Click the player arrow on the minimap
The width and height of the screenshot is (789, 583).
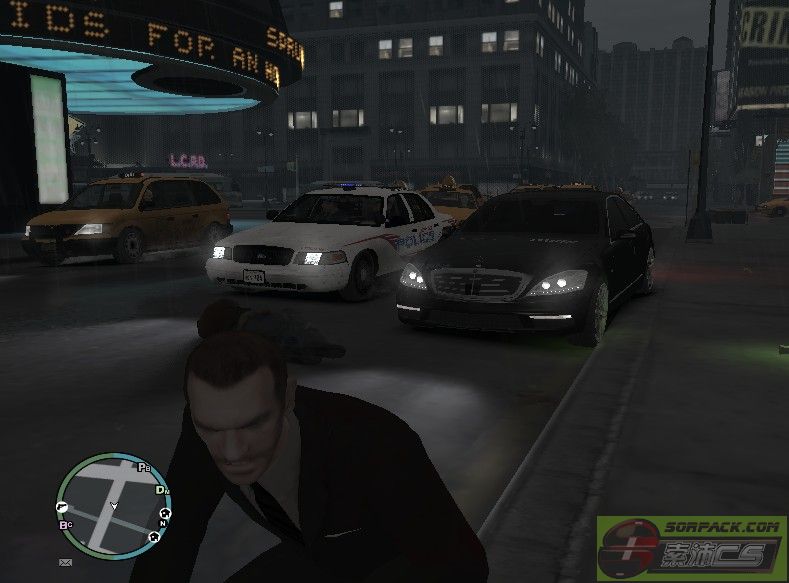113,505
